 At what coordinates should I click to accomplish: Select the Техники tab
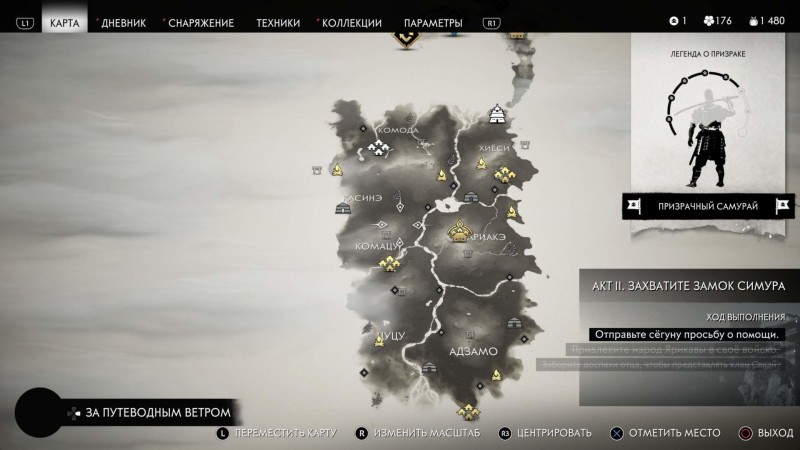(277, 22)
